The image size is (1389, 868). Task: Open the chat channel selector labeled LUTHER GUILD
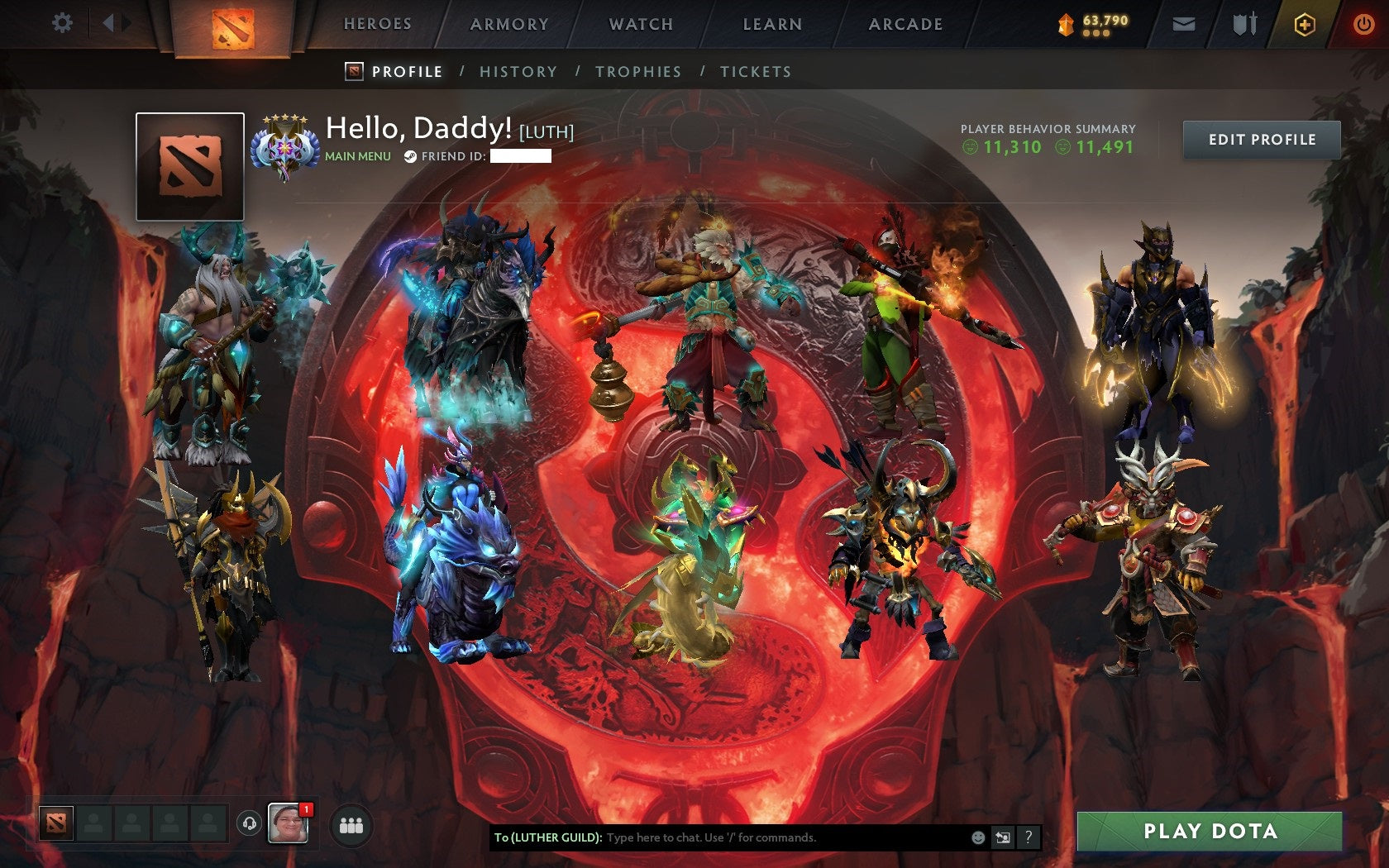pos(547,837)
